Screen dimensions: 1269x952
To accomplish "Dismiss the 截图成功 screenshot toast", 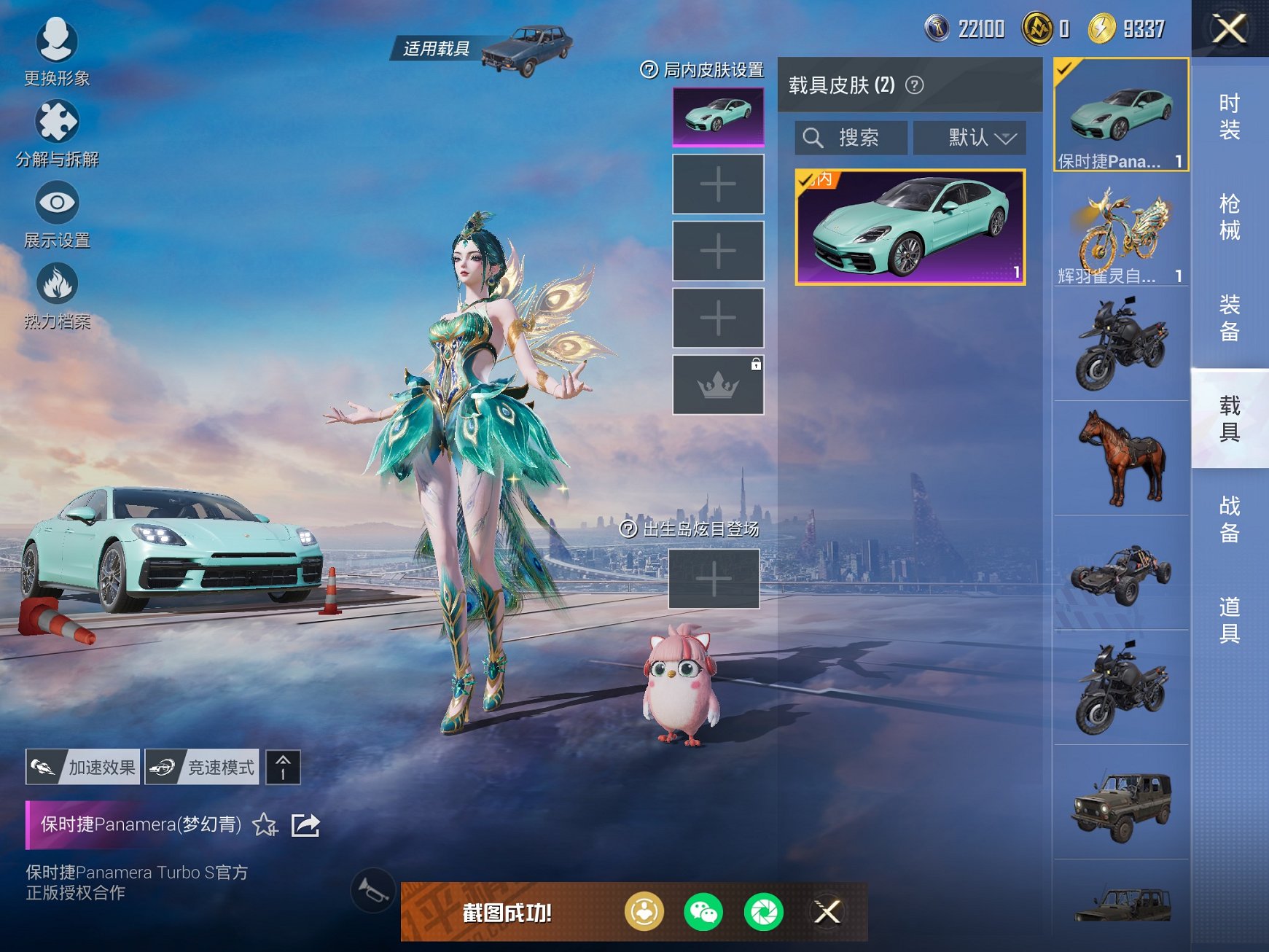I will (x=826, y=910).
